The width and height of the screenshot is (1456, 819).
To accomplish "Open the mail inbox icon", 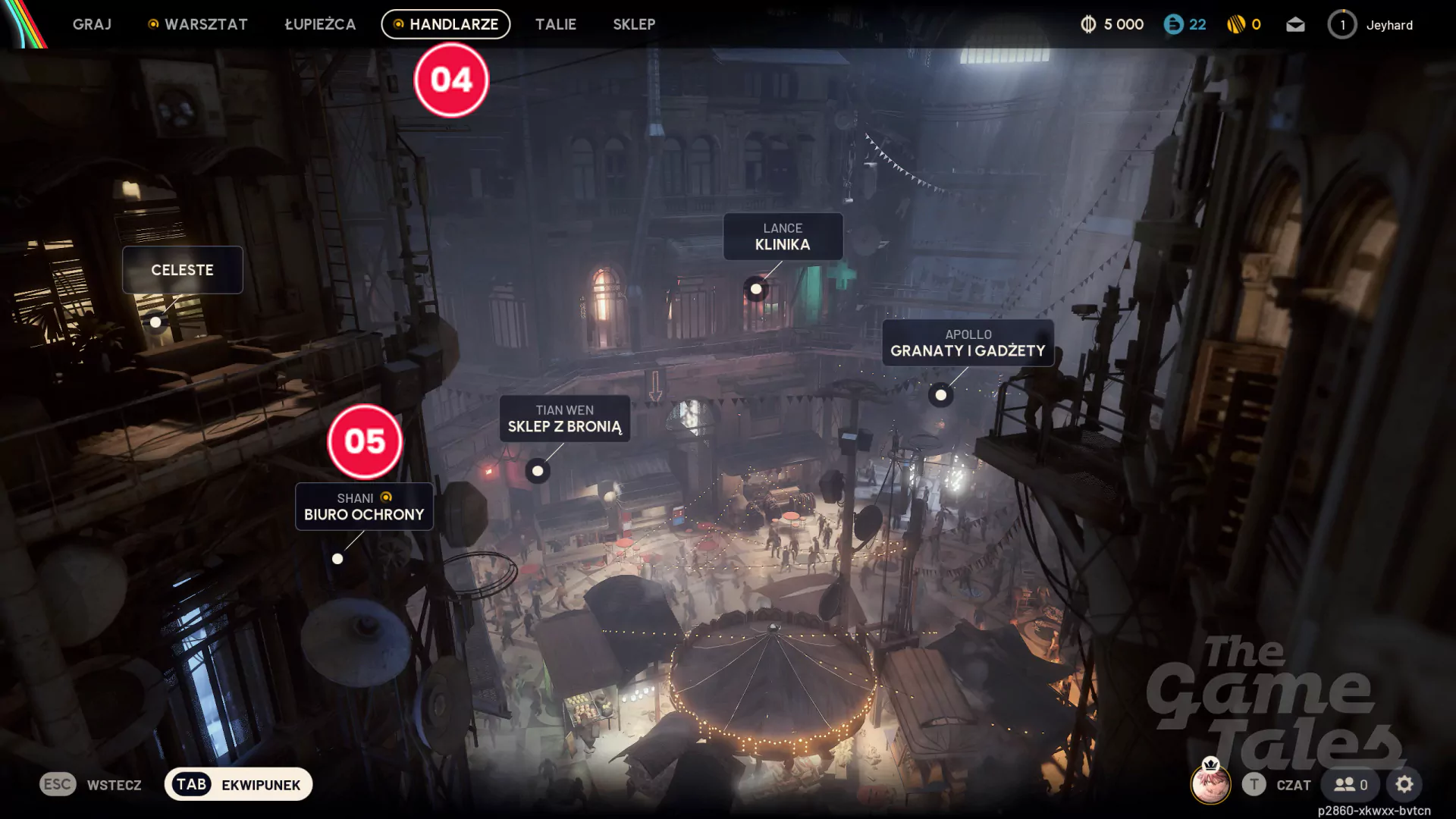I will tap(1295, 25).
